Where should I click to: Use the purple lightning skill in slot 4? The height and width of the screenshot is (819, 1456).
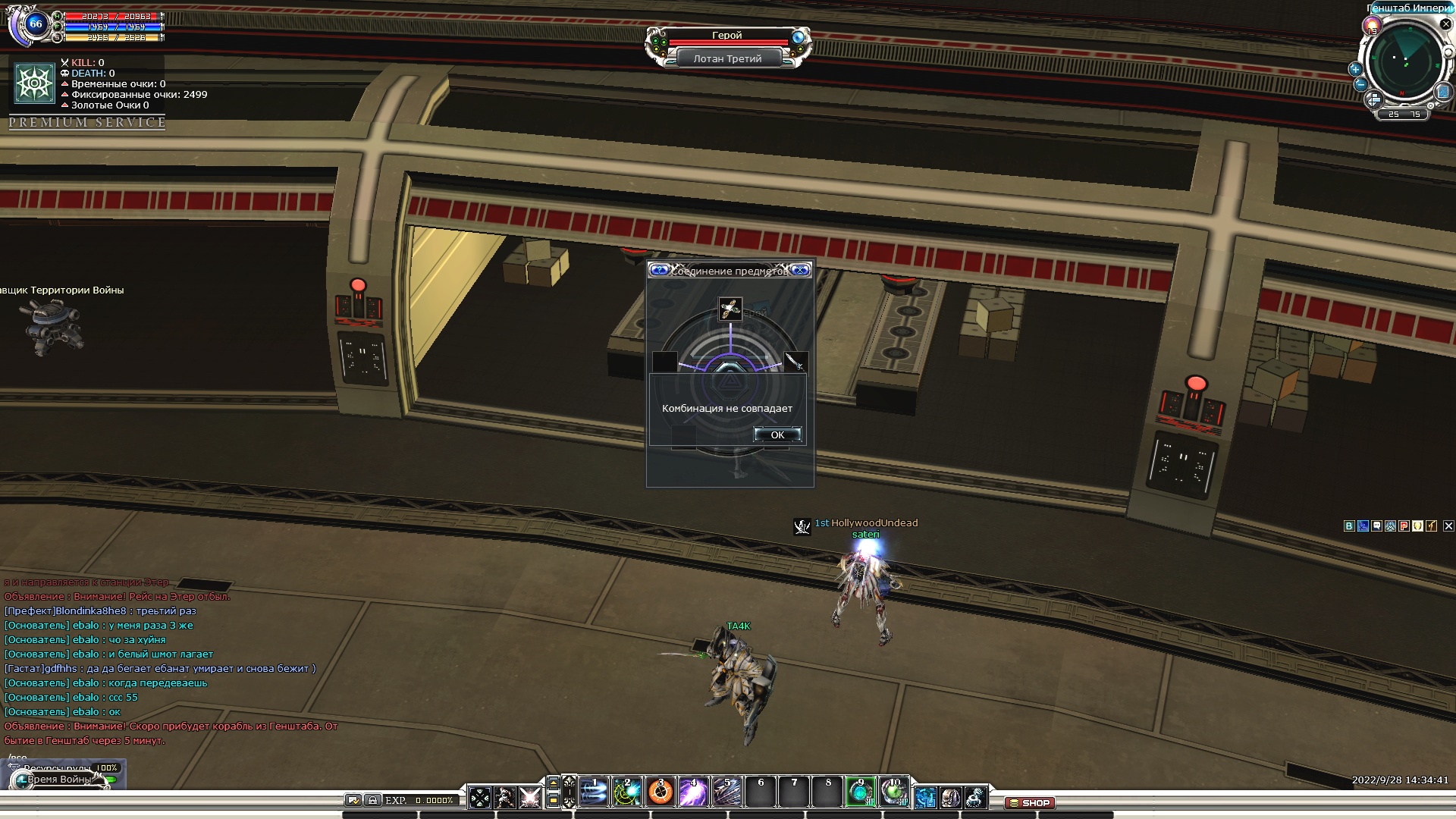pos(693,792)
